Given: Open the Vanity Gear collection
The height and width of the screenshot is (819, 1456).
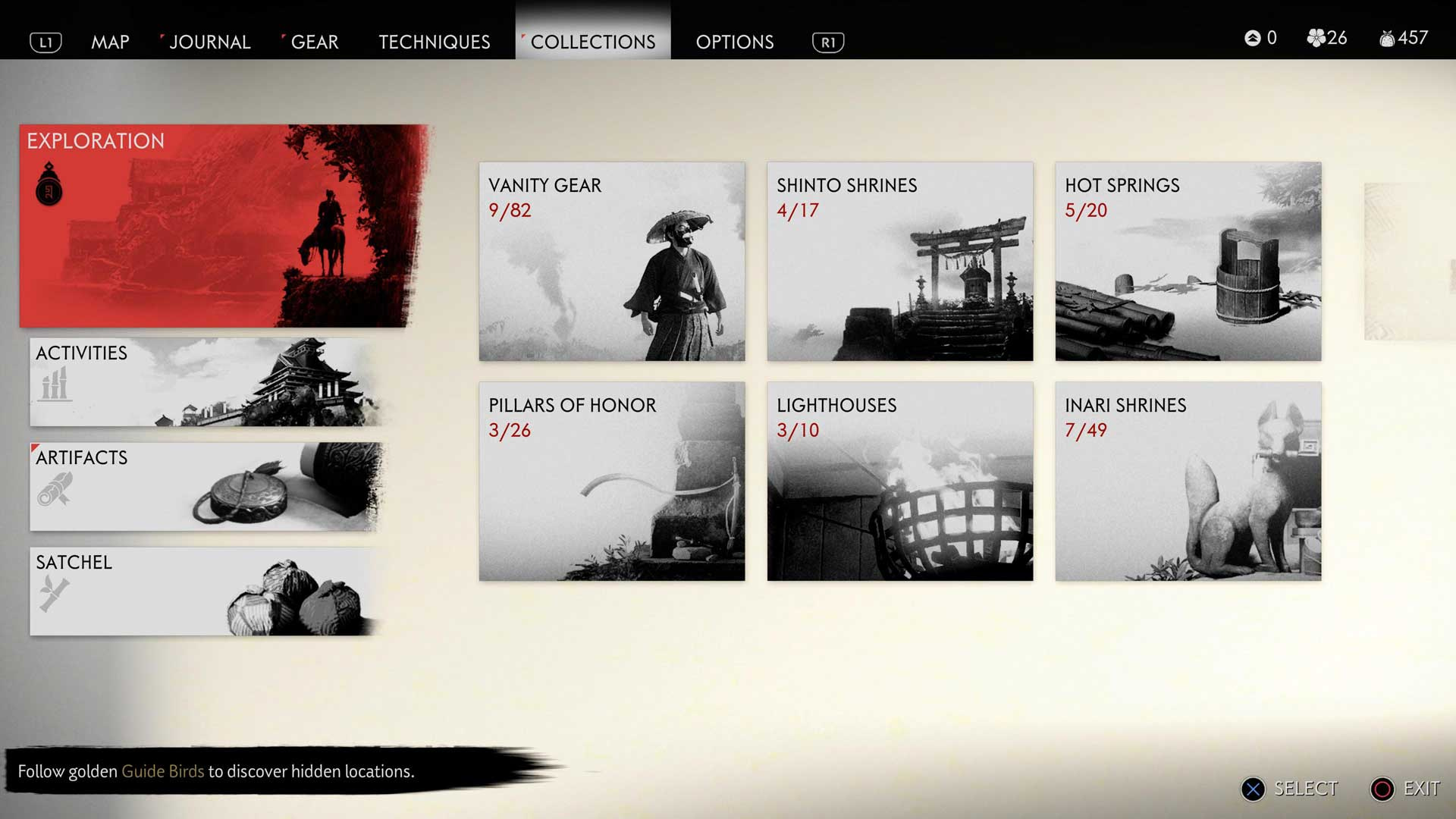Looking at the screenshot, I should pos(611,262).
